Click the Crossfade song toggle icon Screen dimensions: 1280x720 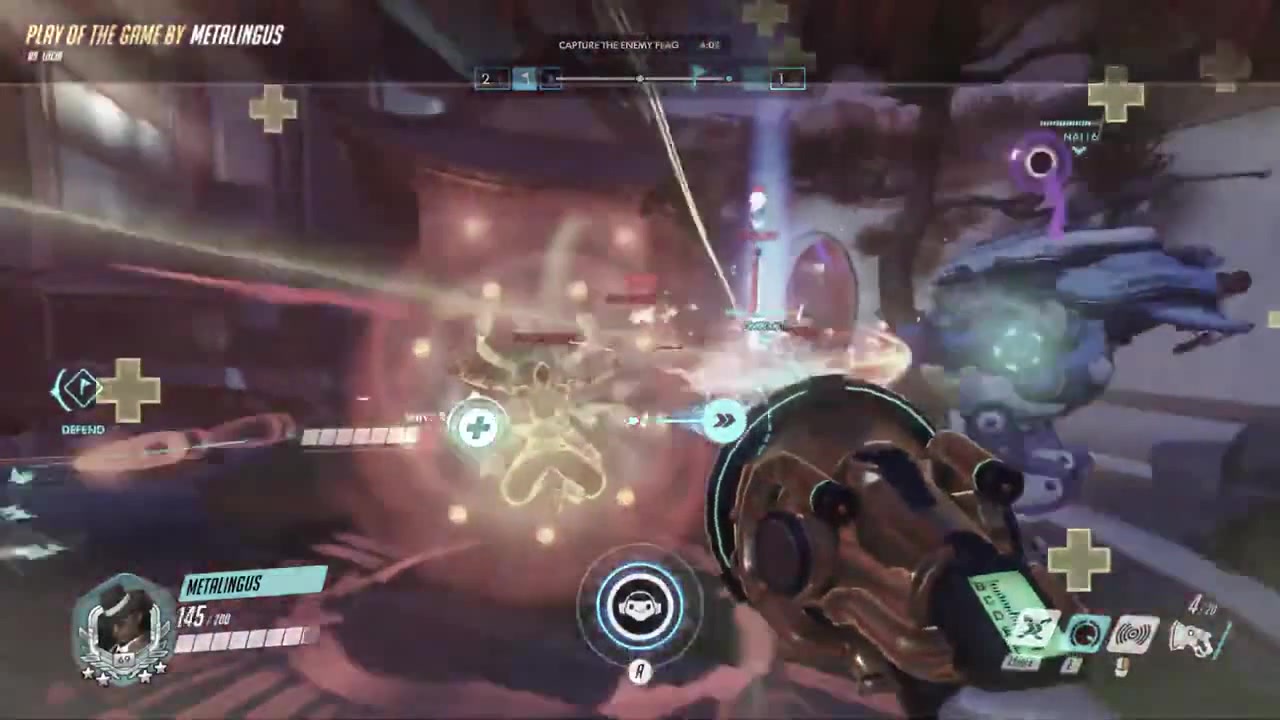coord(1083,634)
